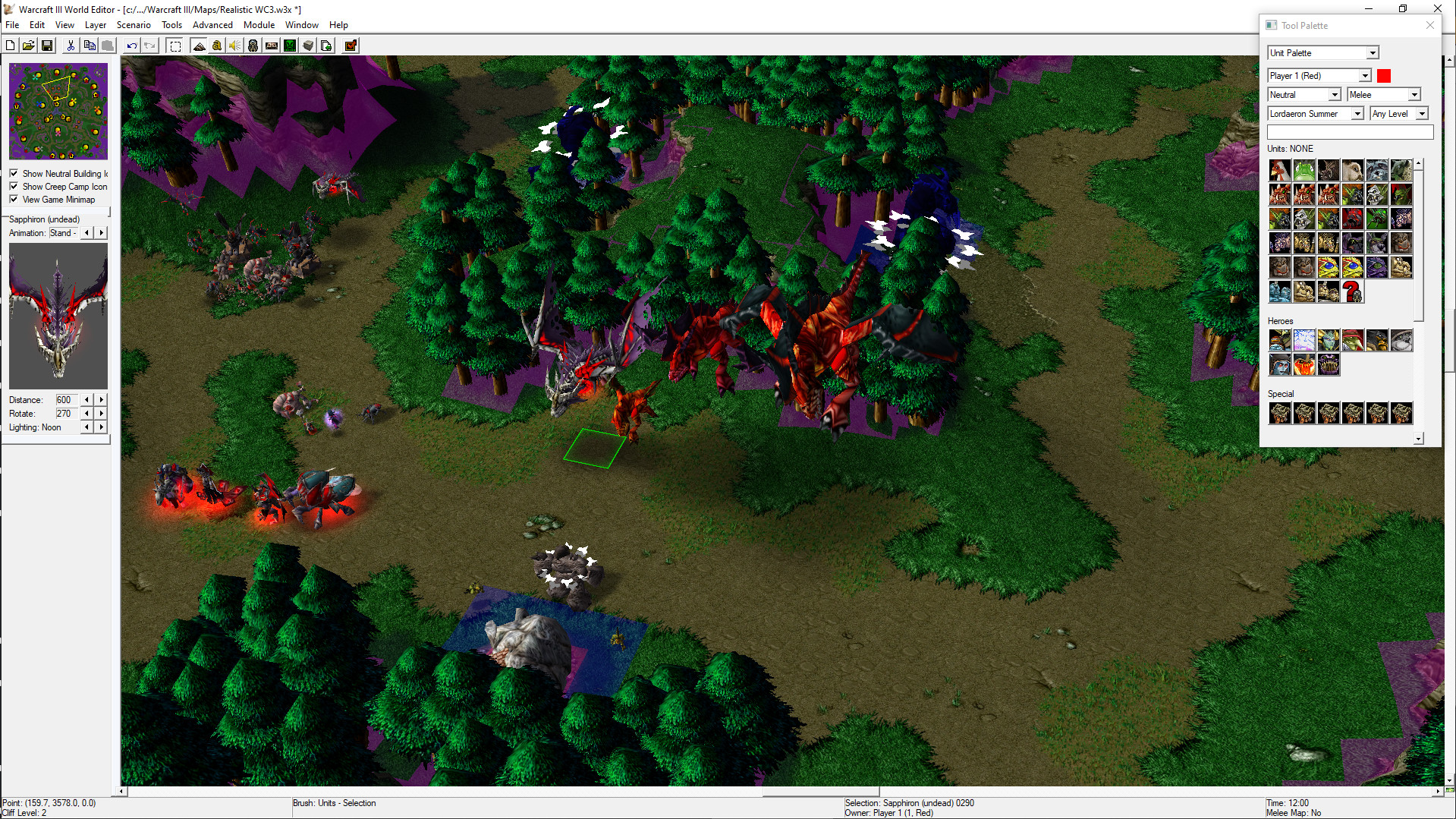
Task: Open the Unit Palette dropdown
Action: tap(1374, 52)
